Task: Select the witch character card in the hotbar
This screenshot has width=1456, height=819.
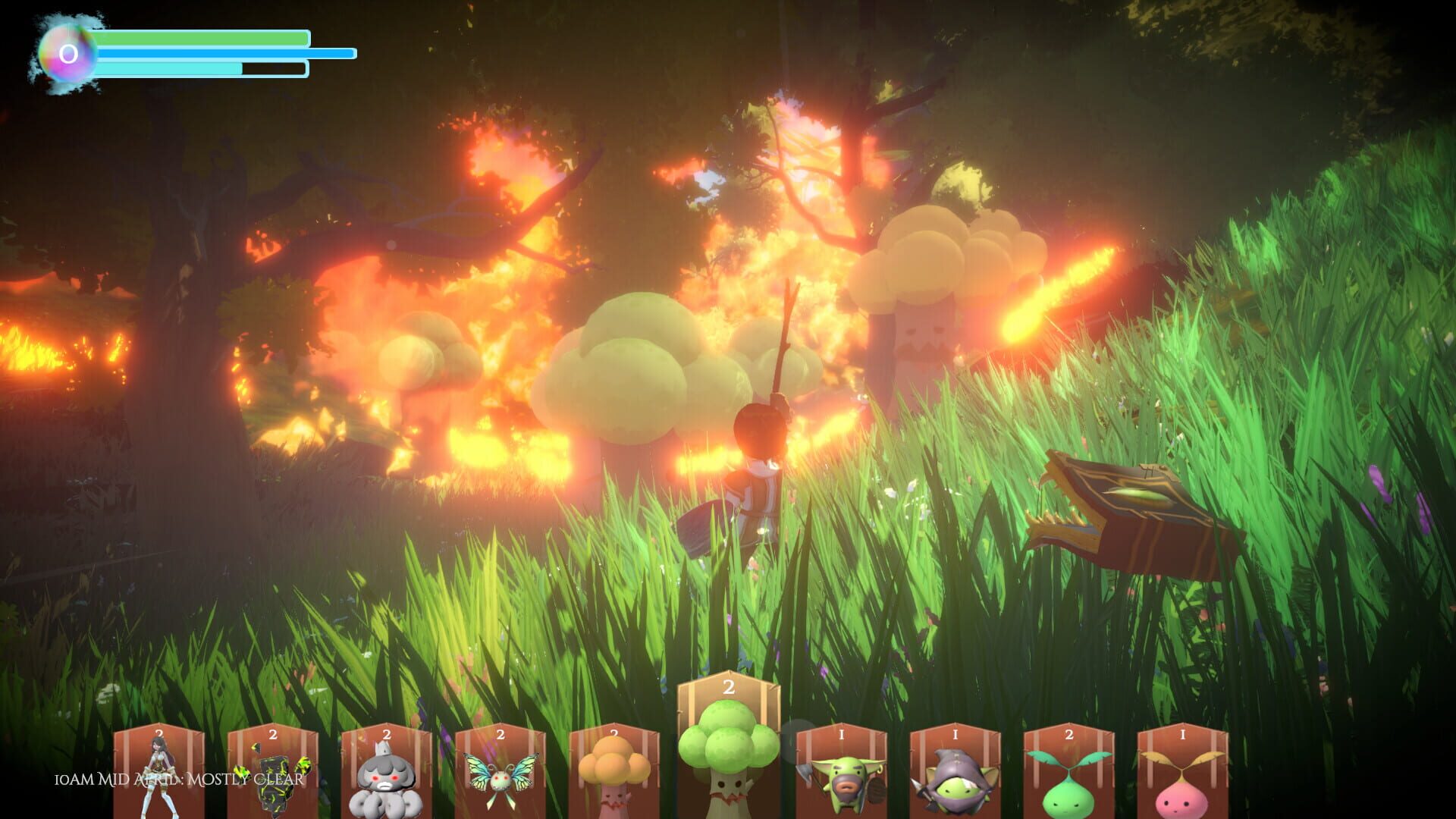Action: click(159, 773)
